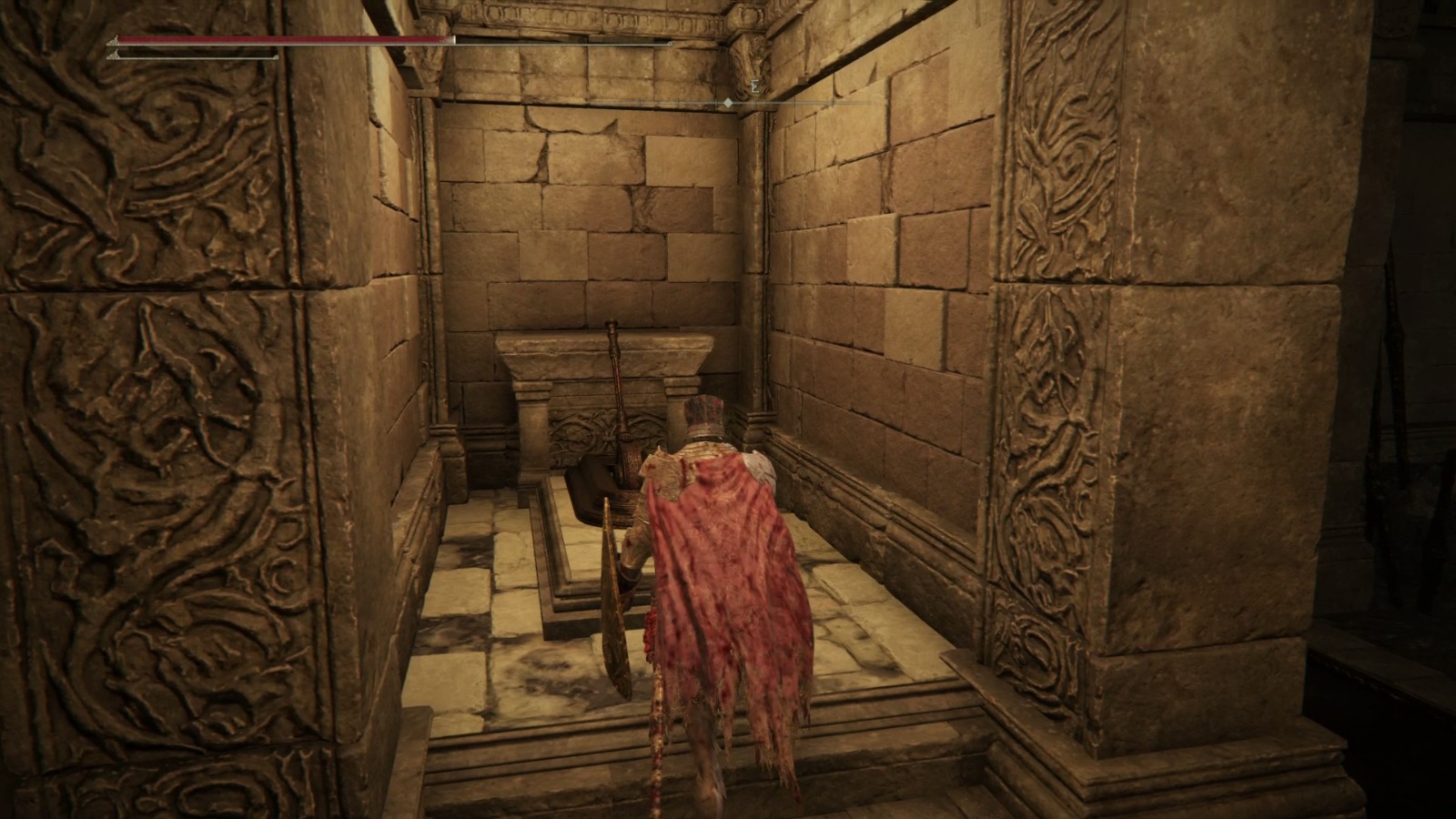
Task: Click the left arrow cap of stamina bar
Action: 115,56
